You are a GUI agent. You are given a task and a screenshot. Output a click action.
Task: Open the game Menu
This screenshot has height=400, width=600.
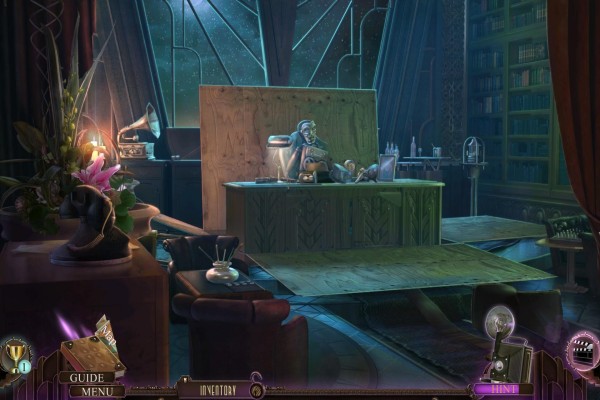tap(95, 391)
